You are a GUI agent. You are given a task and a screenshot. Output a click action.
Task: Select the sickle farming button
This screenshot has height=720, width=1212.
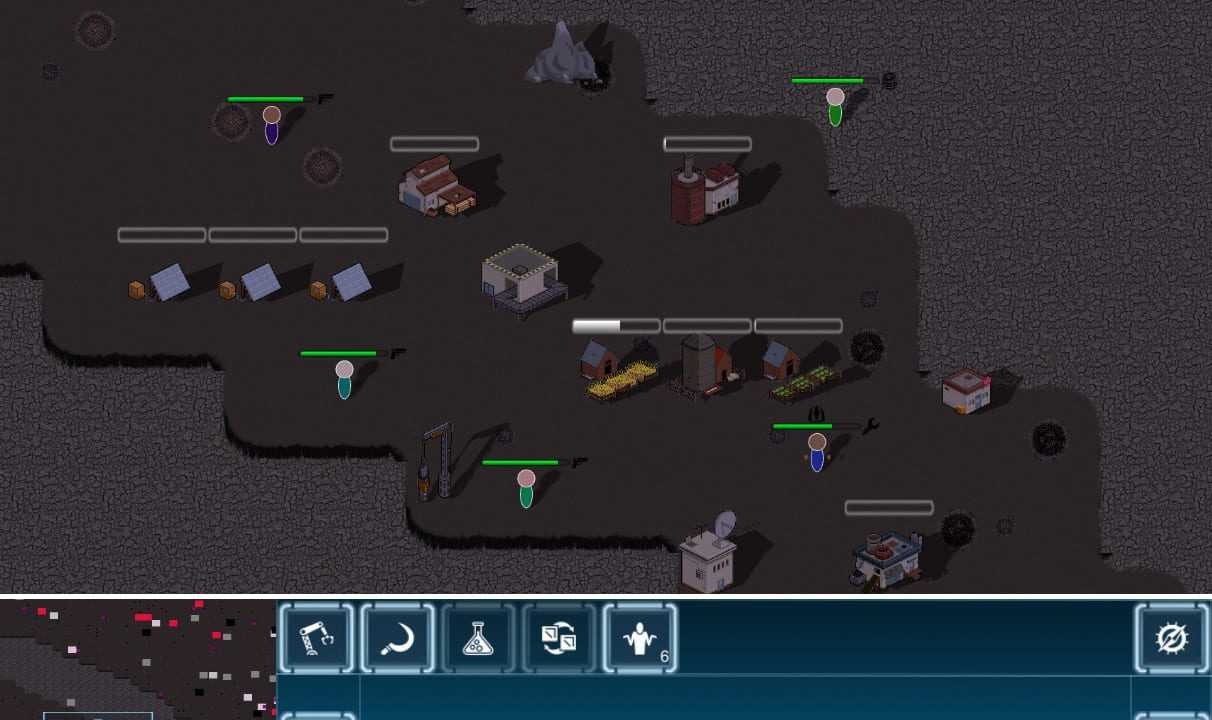click(398, 638)
